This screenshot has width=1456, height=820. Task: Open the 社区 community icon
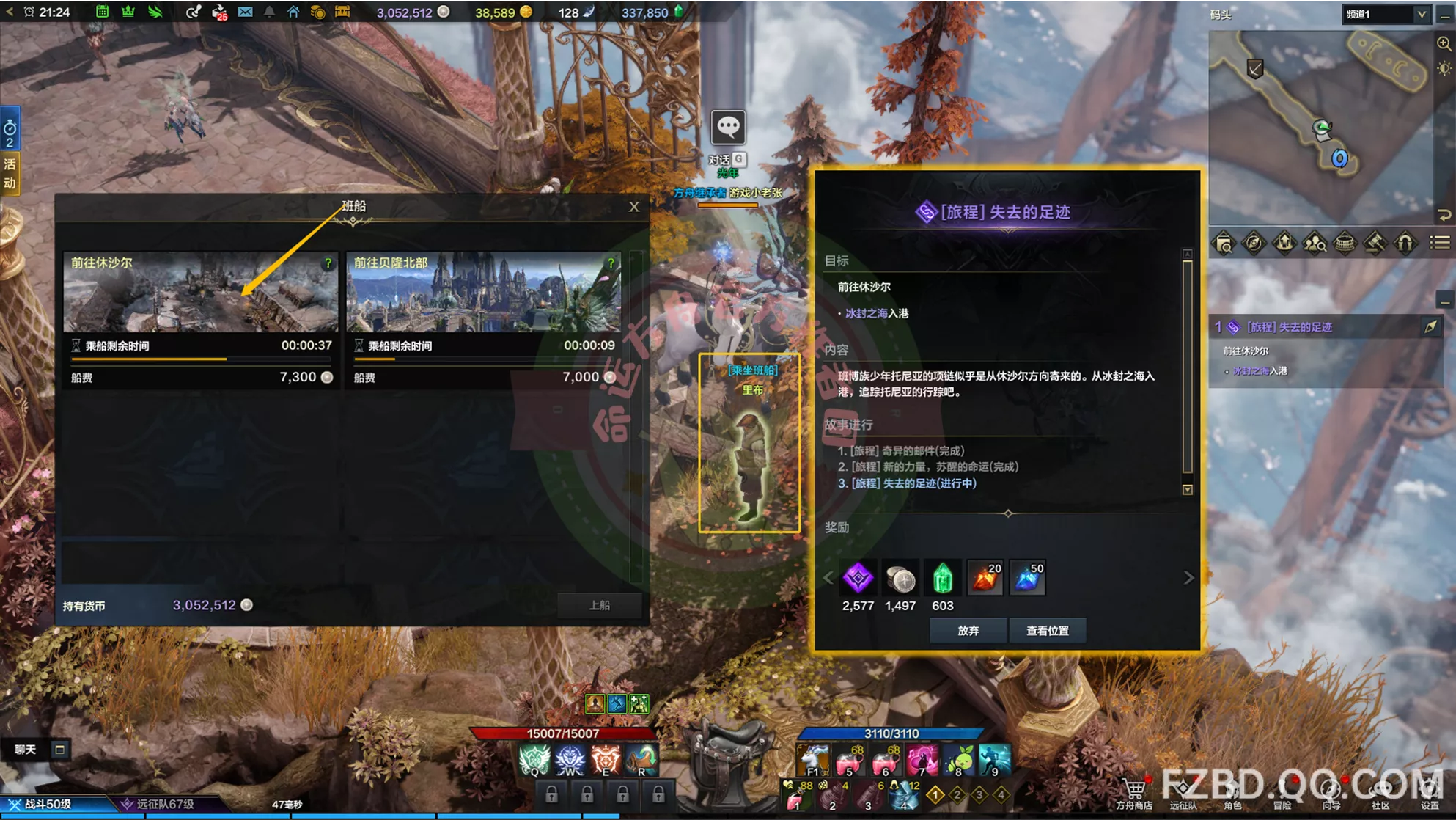tap(1381, 790)
